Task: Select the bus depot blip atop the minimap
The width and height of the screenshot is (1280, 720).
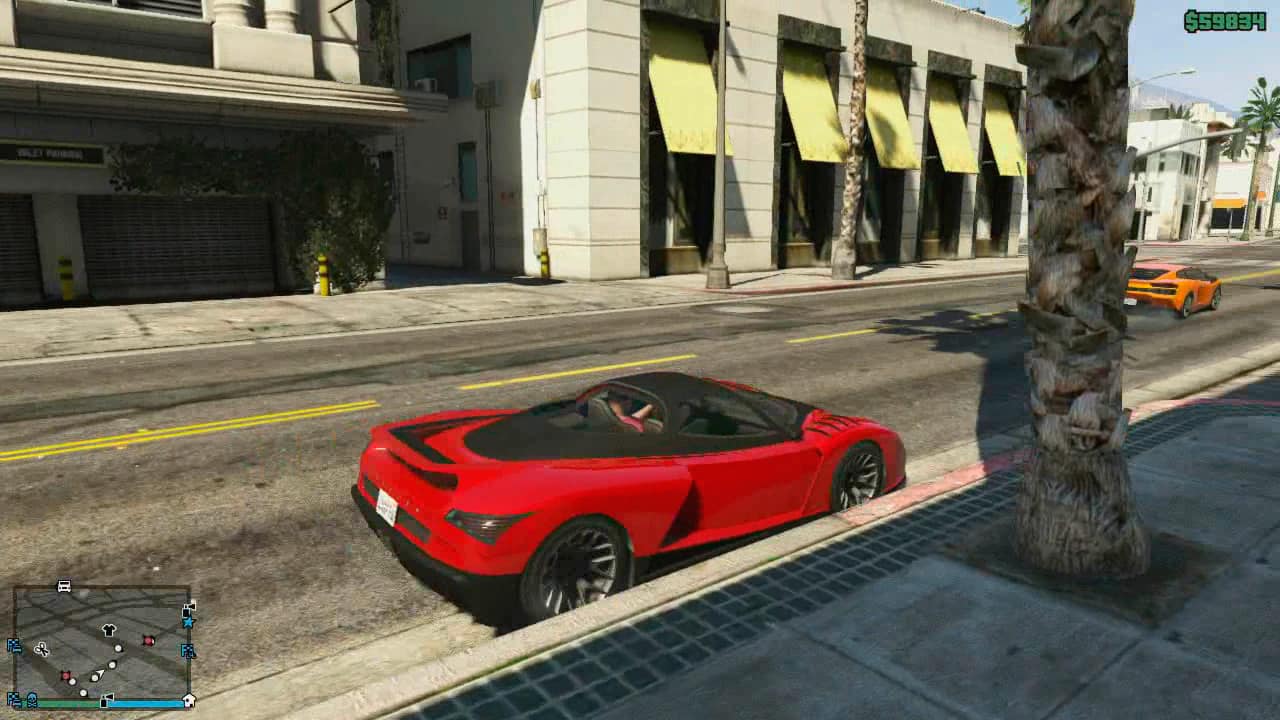Action: 63,586
